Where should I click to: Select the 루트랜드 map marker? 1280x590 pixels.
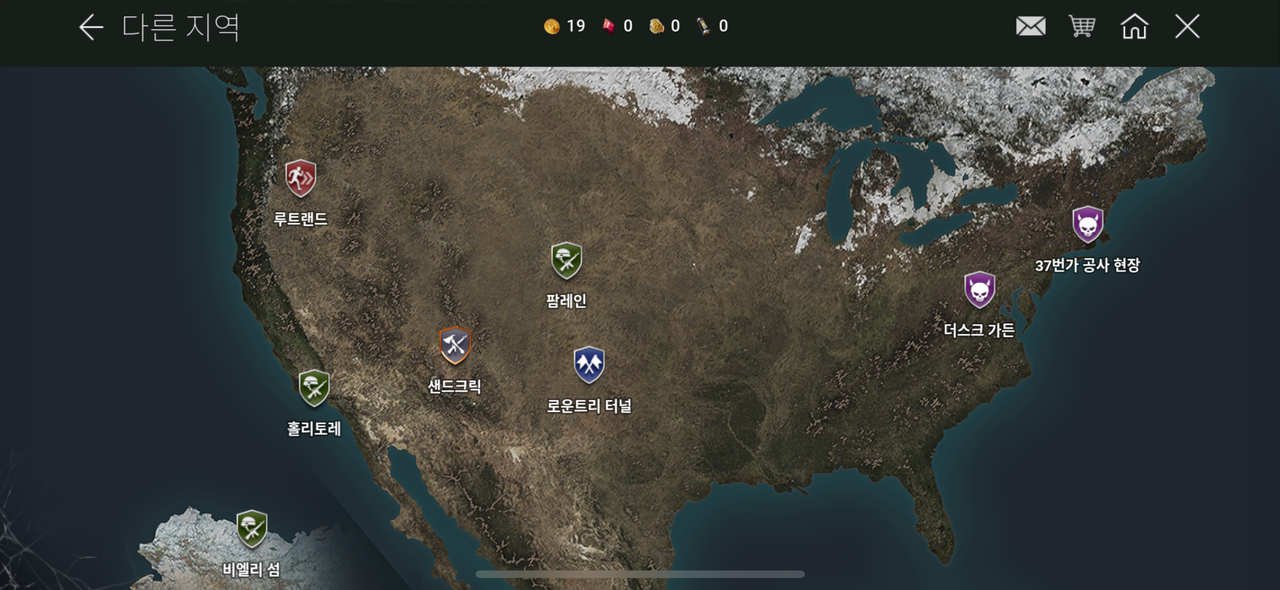(x=300, y=179)
